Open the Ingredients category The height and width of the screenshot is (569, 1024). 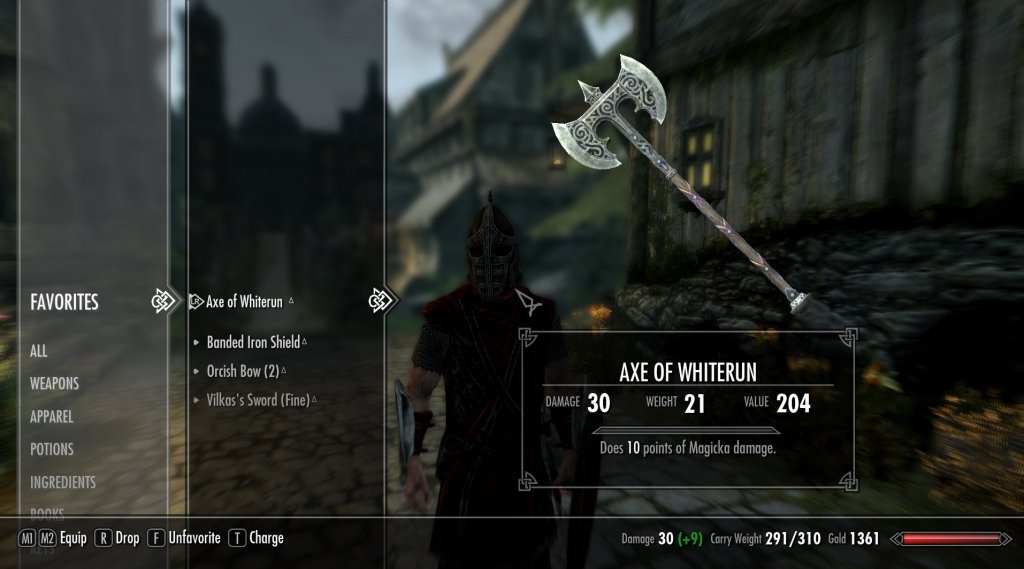(63, 482)
